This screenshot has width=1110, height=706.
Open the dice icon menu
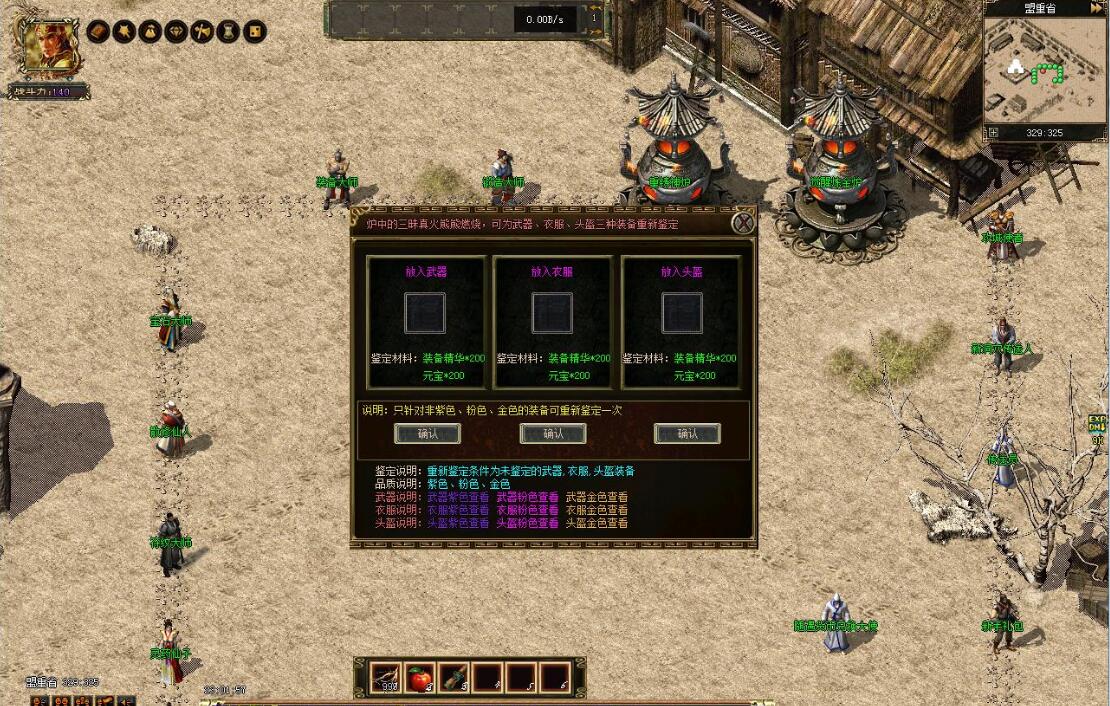[x=255, y=32]
